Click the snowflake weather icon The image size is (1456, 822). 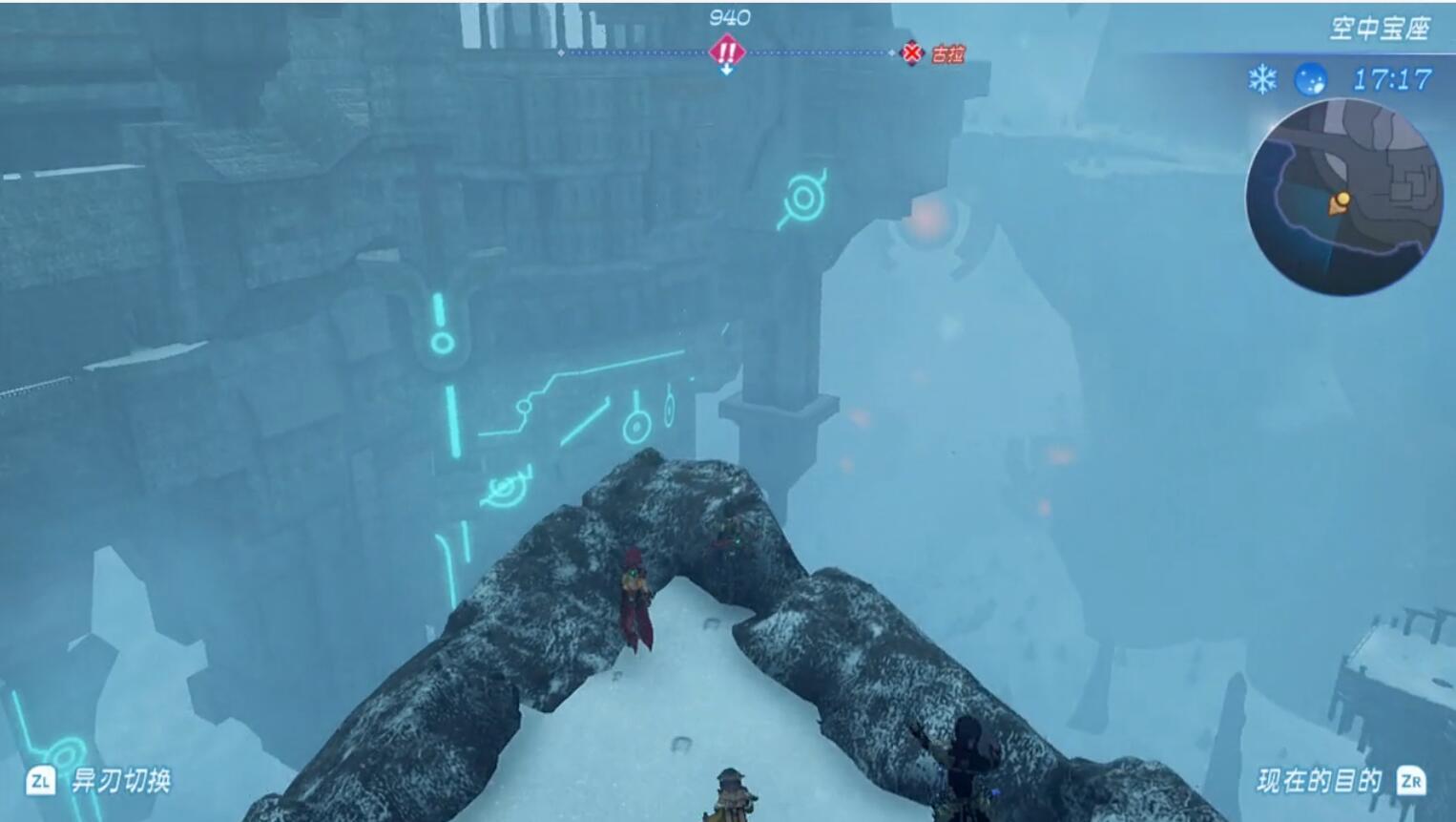coord(1262,79)
